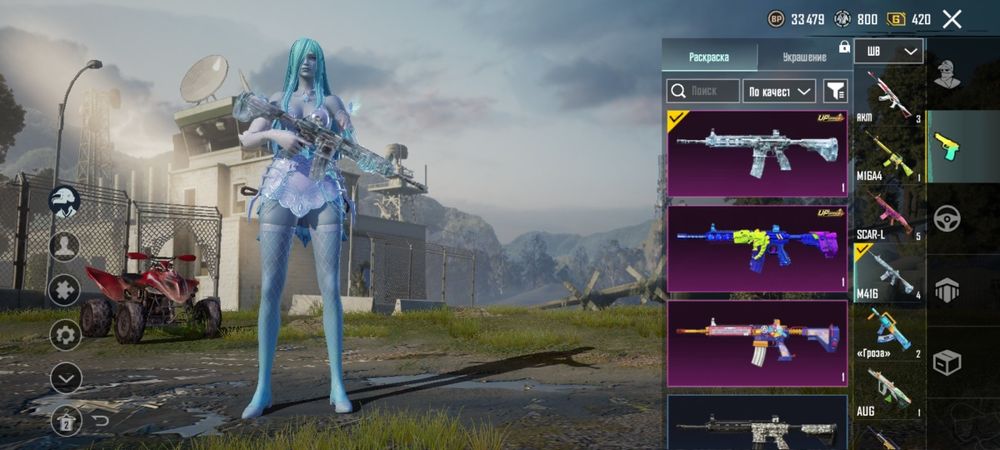
Task: Select the icy crystal M416 skin
Action: coord(757,152)
